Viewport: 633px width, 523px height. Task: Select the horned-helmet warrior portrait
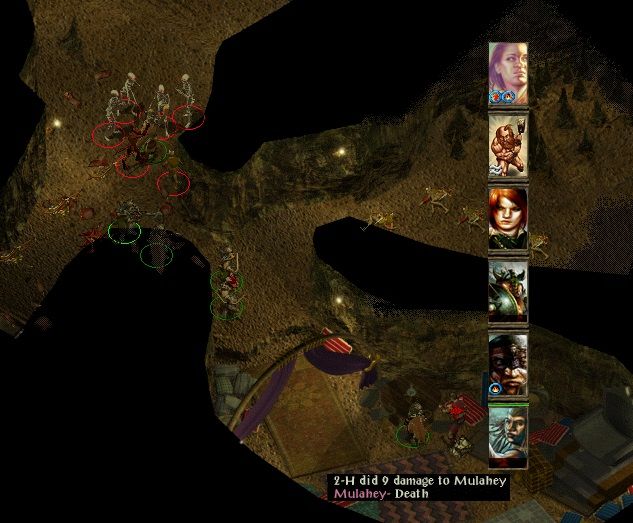click(507, 291)
